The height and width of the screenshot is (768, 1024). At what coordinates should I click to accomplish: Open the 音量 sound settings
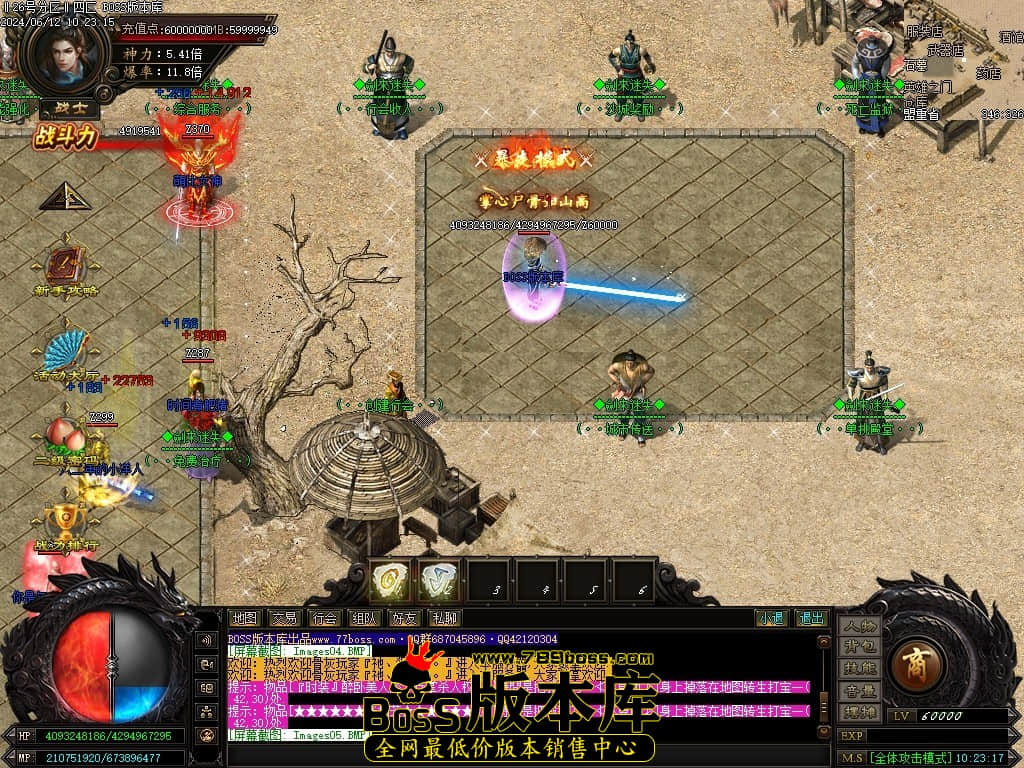(859, 690)
